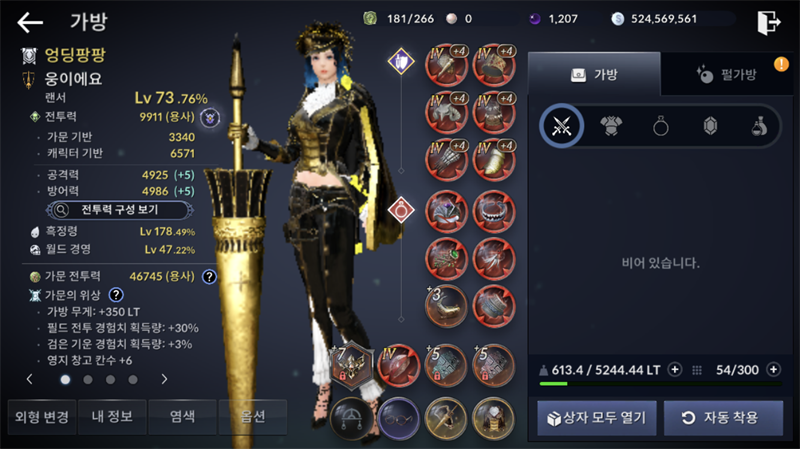Image resolution: width=800 pixels, height=449 pixels.
Task: Select the ring accessory filter
Action: pos(659,126)
